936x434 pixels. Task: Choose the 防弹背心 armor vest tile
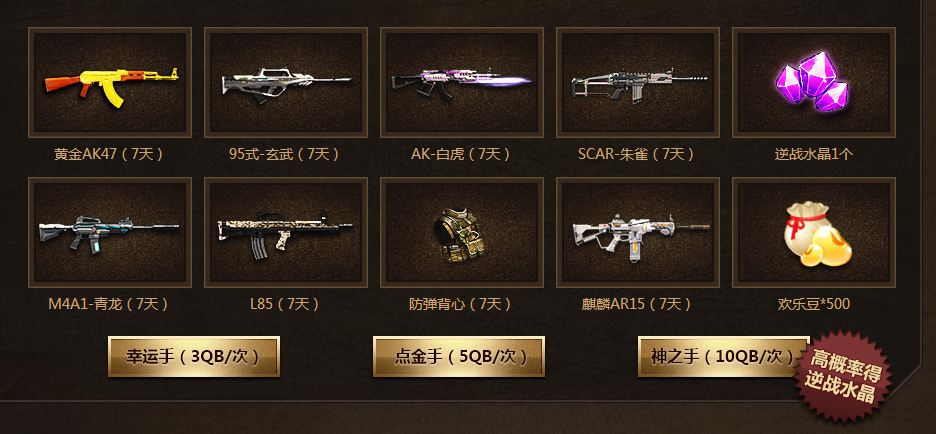click(462, 232)
